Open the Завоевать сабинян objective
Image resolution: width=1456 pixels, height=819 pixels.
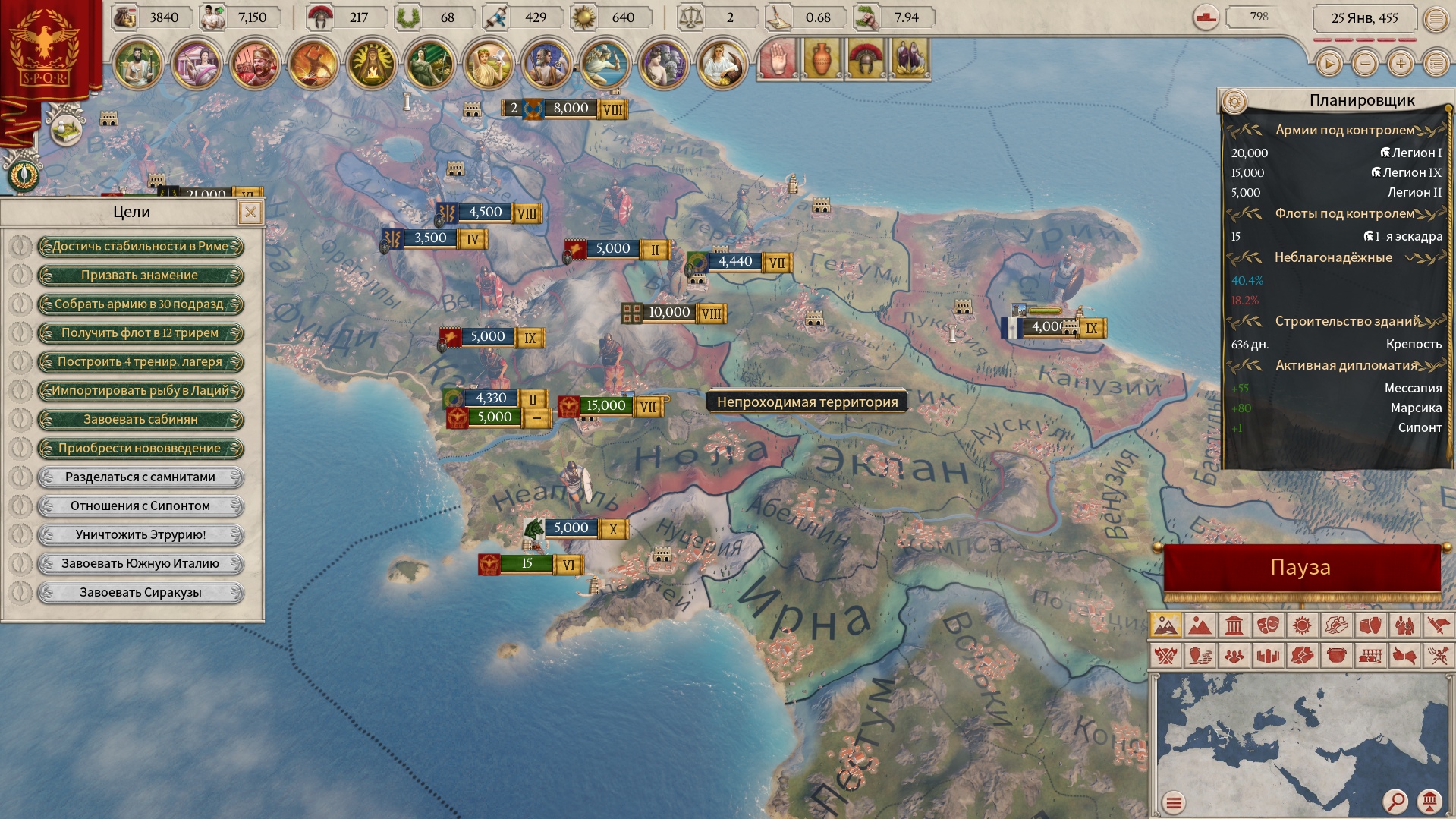[x=140, y=420]
